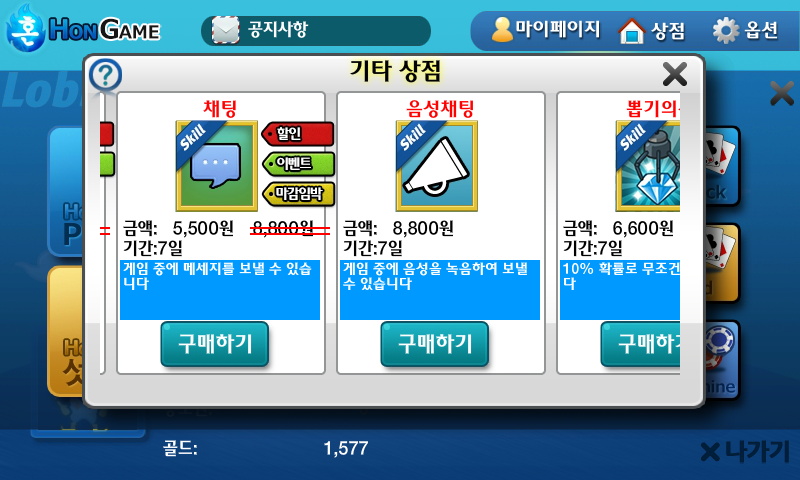Open the 옵션 options menu
The height and width of the screenshot is (480, 800).
pos(745,30)
